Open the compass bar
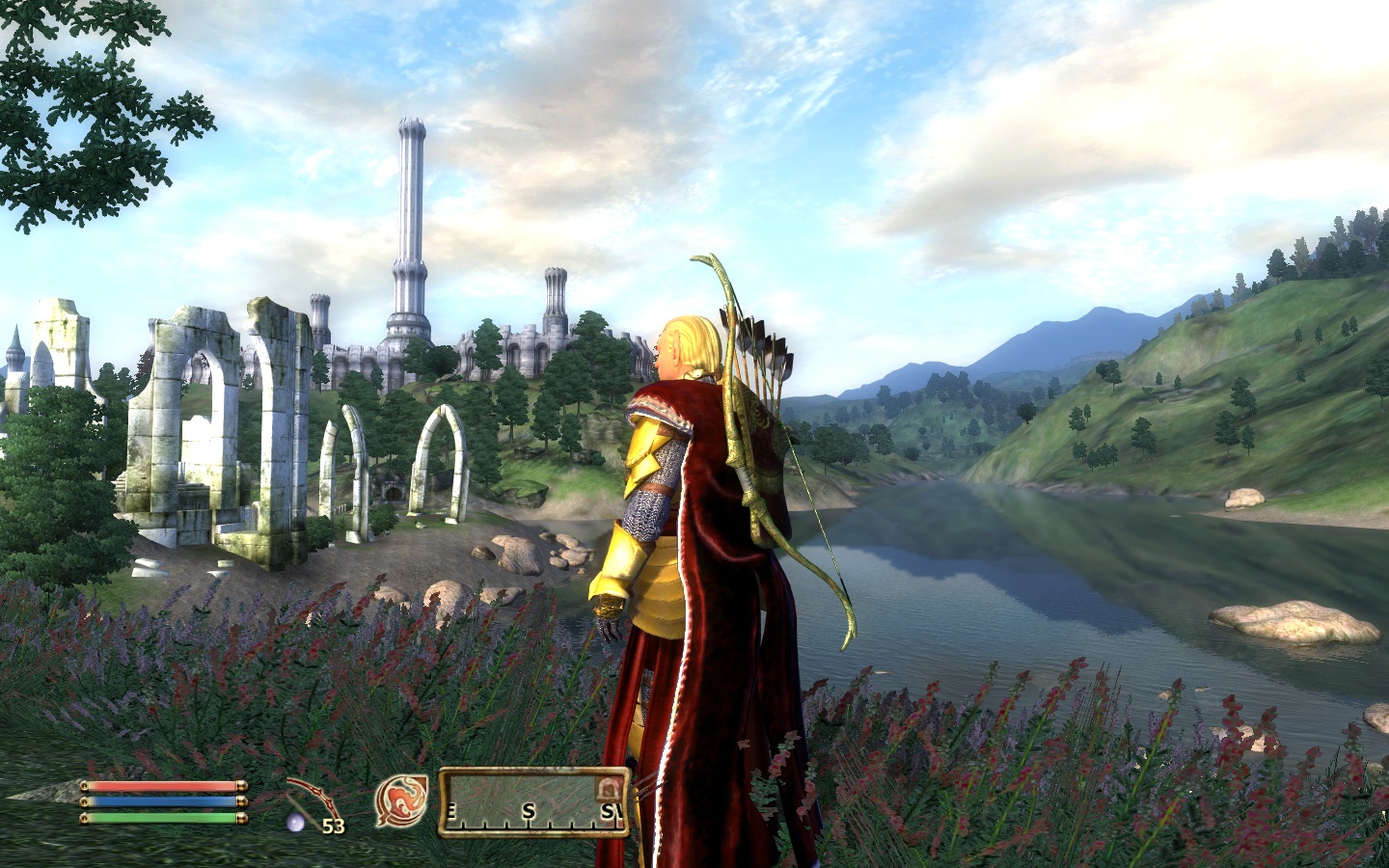This screenshot has height=868, width=1389. 533,802
